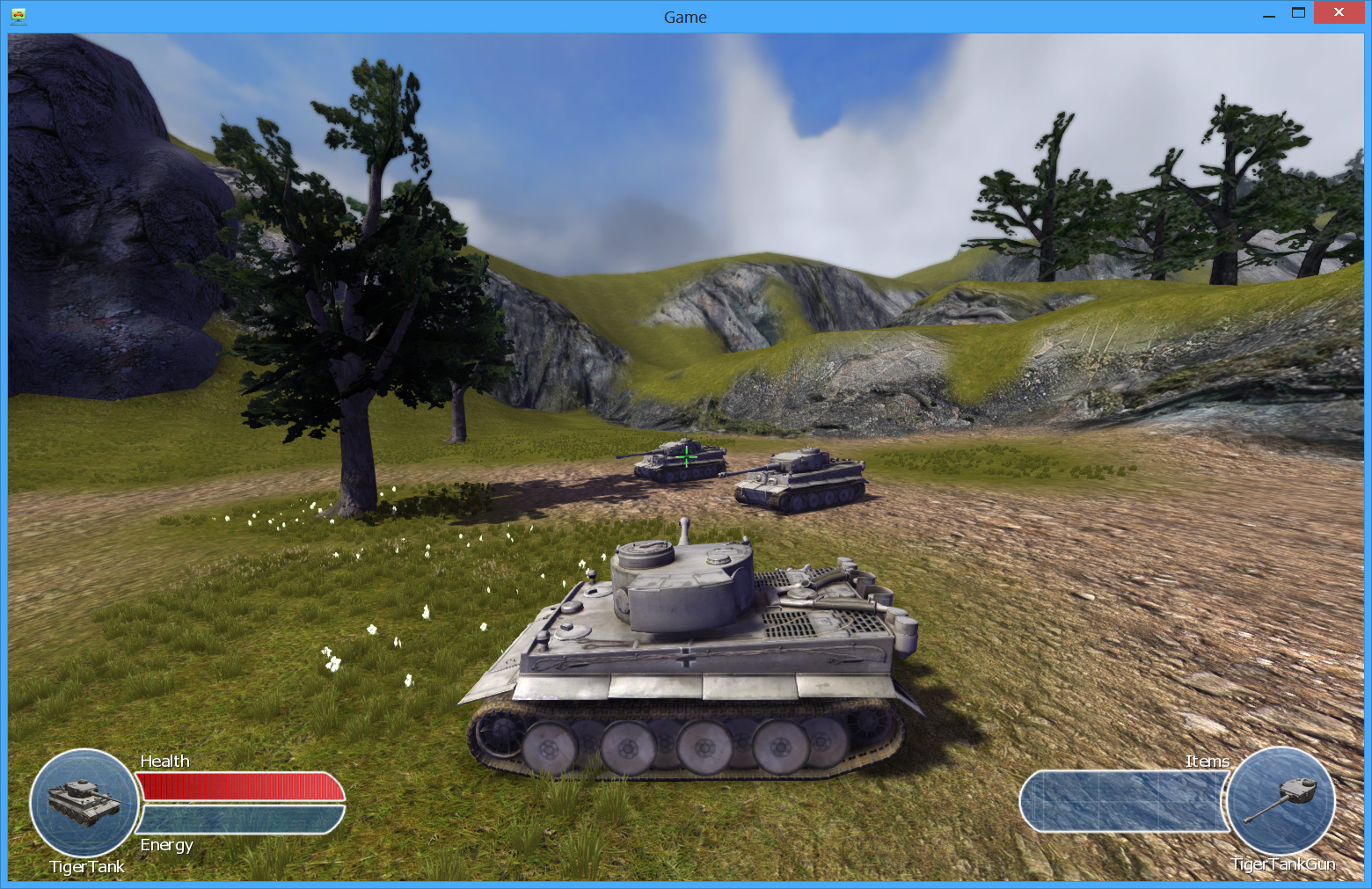Select the TigerTankGun weapon icon

tap(1281, 800)
